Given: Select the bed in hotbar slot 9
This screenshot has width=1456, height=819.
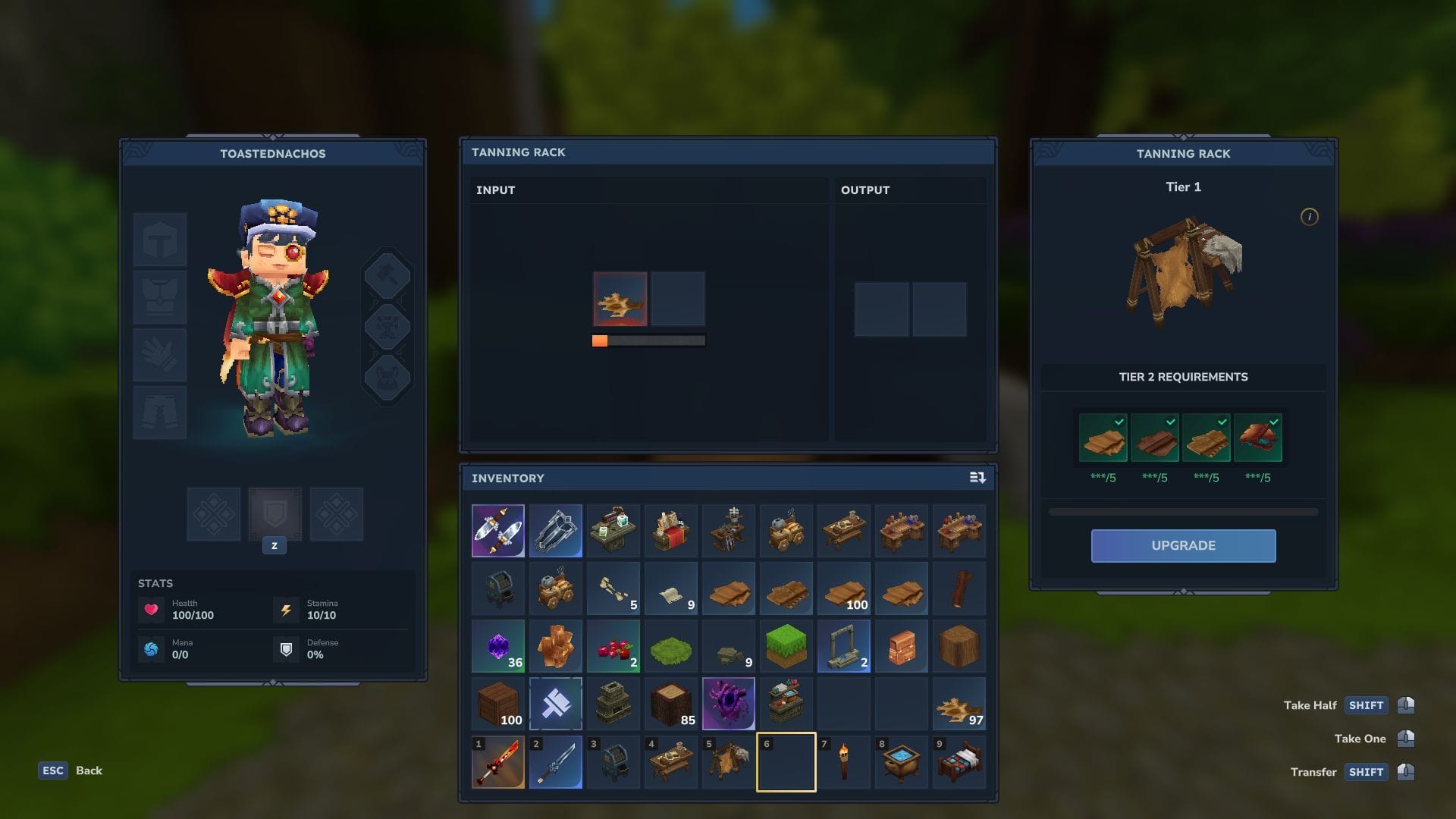Looking at the screenshot, I should pyautogui.click(x=959, y=762).
